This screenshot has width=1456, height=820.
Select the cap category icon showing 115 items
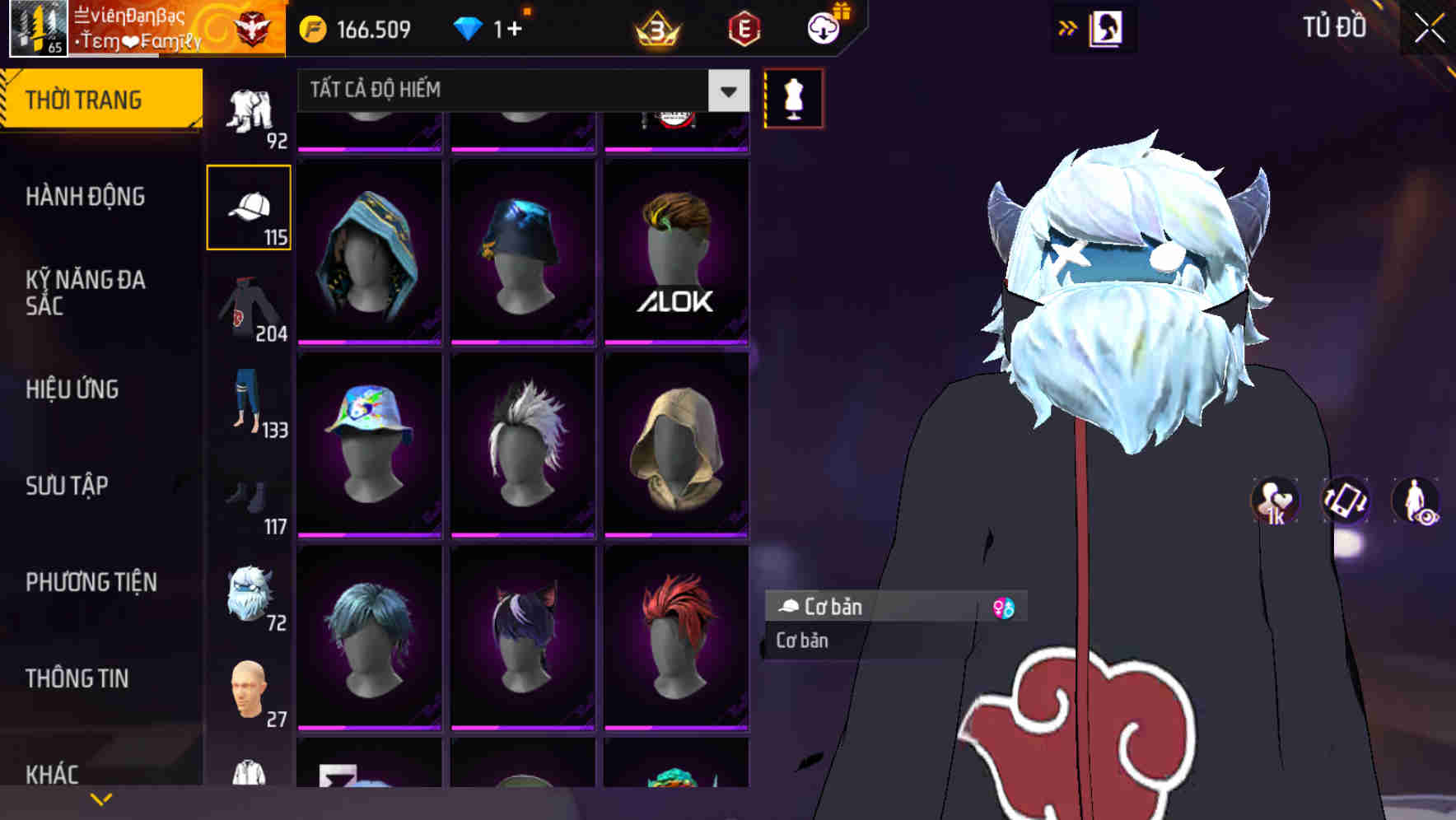(249, 206)
